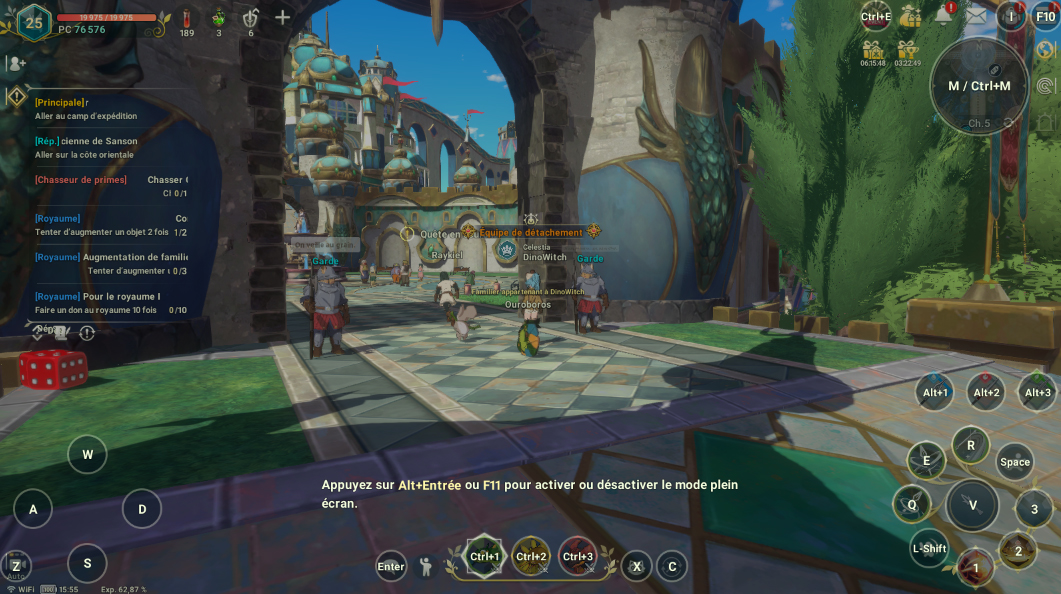This screenshot has width=1061, height=594.
Task: Open the backpack inventory icon
Action: 1011,15
